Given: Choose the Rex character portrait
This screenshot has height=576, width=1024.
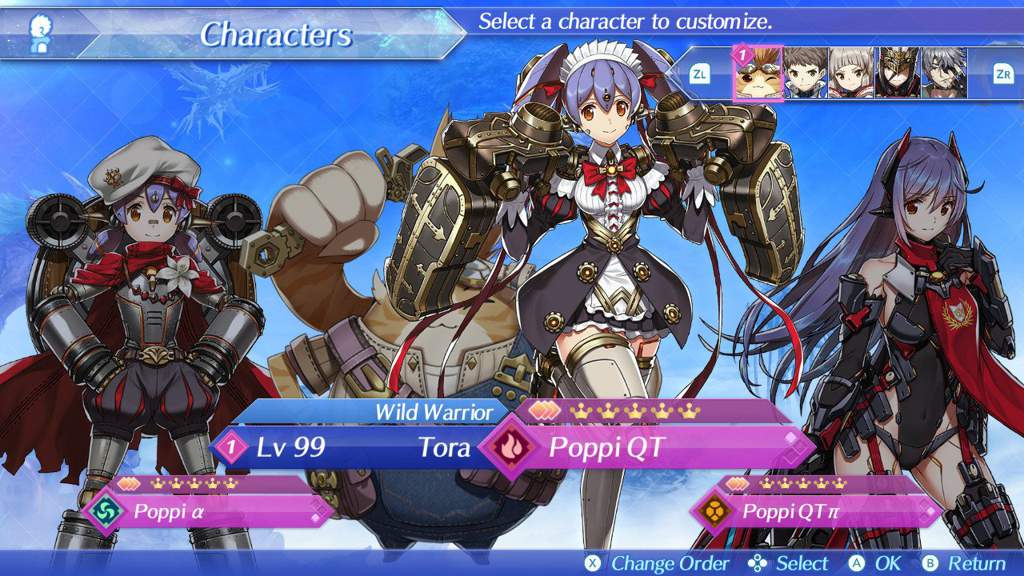Looking at the screenshot, I should pyautogui.click(x=805, y=73).
